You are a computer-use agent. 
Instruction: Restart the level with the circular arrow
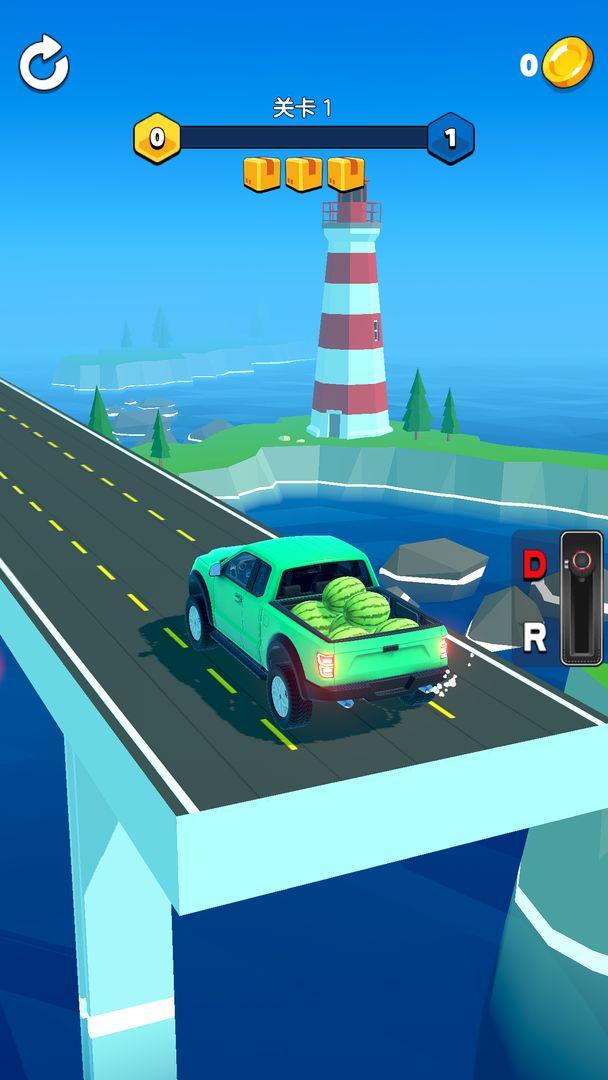[x=44, y=64]
